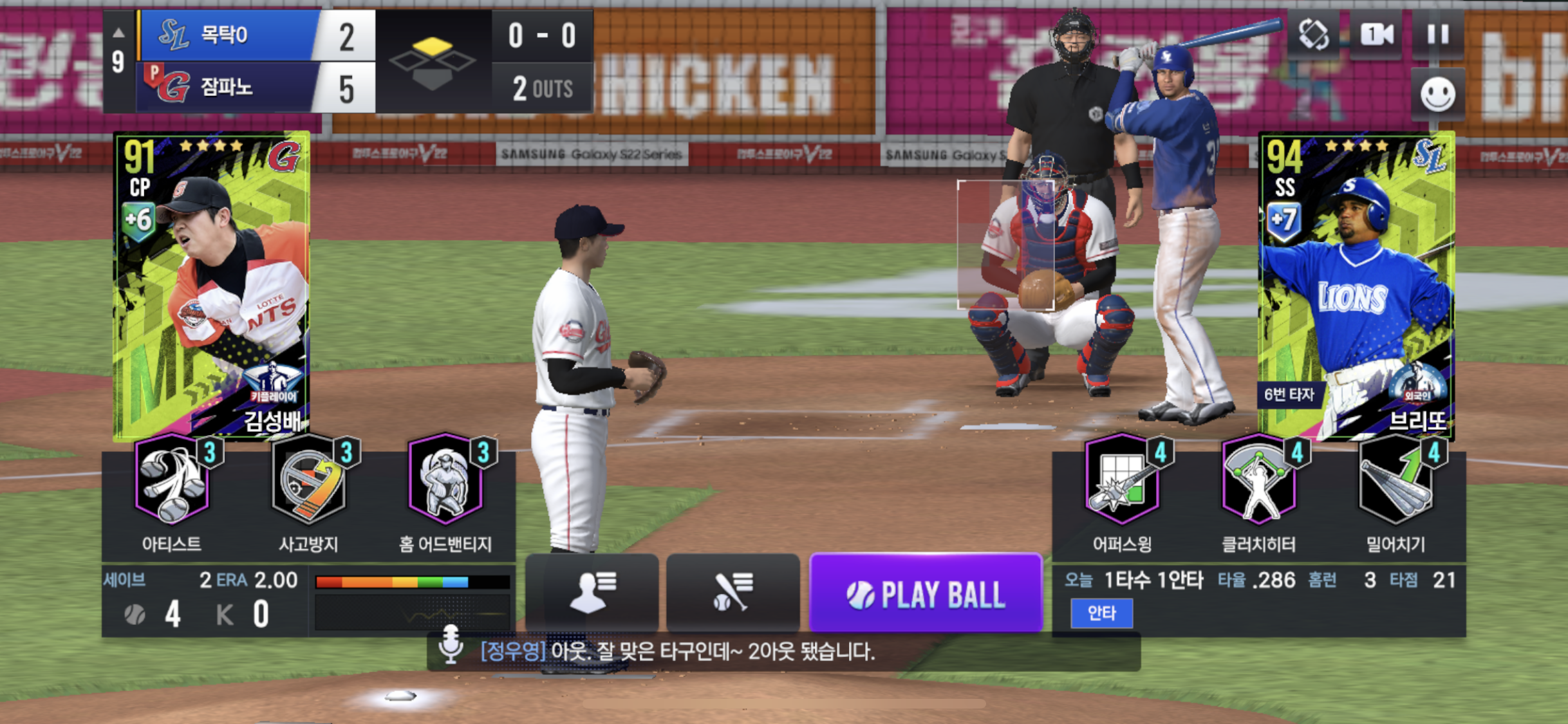Viewport: 1568px width, 724px height.
Task: Open the bat and ball strategy button
Action: click(x=733, y=591)
